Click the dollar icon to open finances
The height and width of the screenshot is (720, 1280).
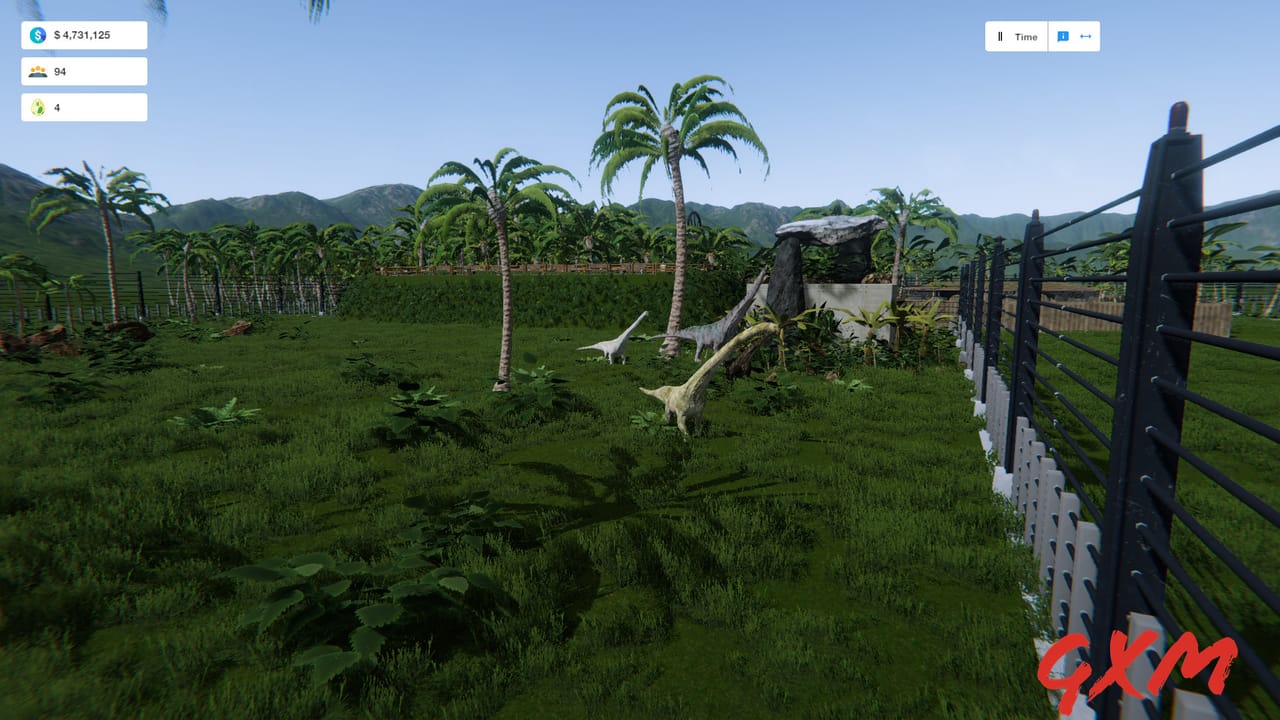pos(37,35)
